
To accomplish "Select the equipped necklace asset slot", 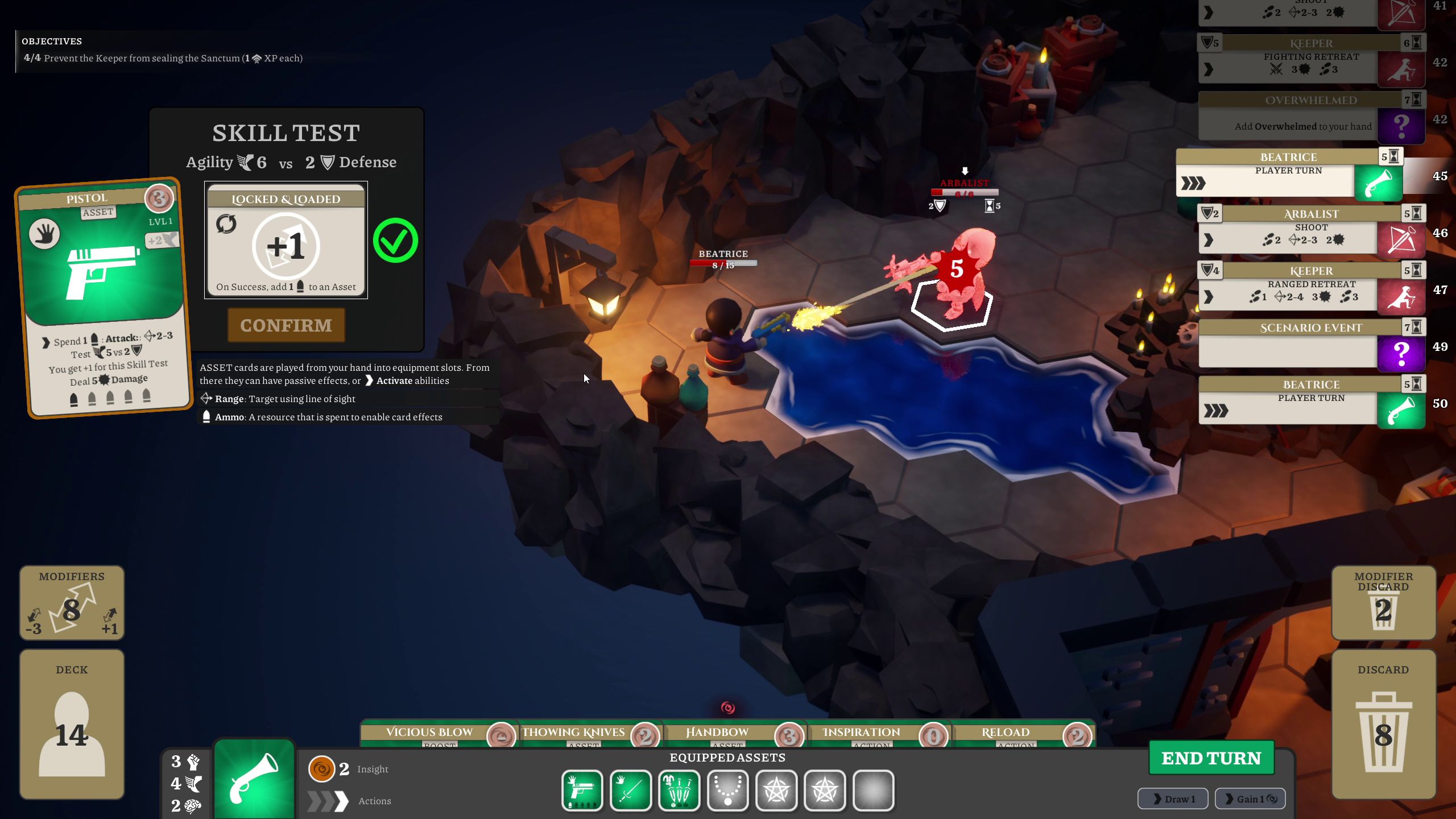I will click(x=727, y=790).
